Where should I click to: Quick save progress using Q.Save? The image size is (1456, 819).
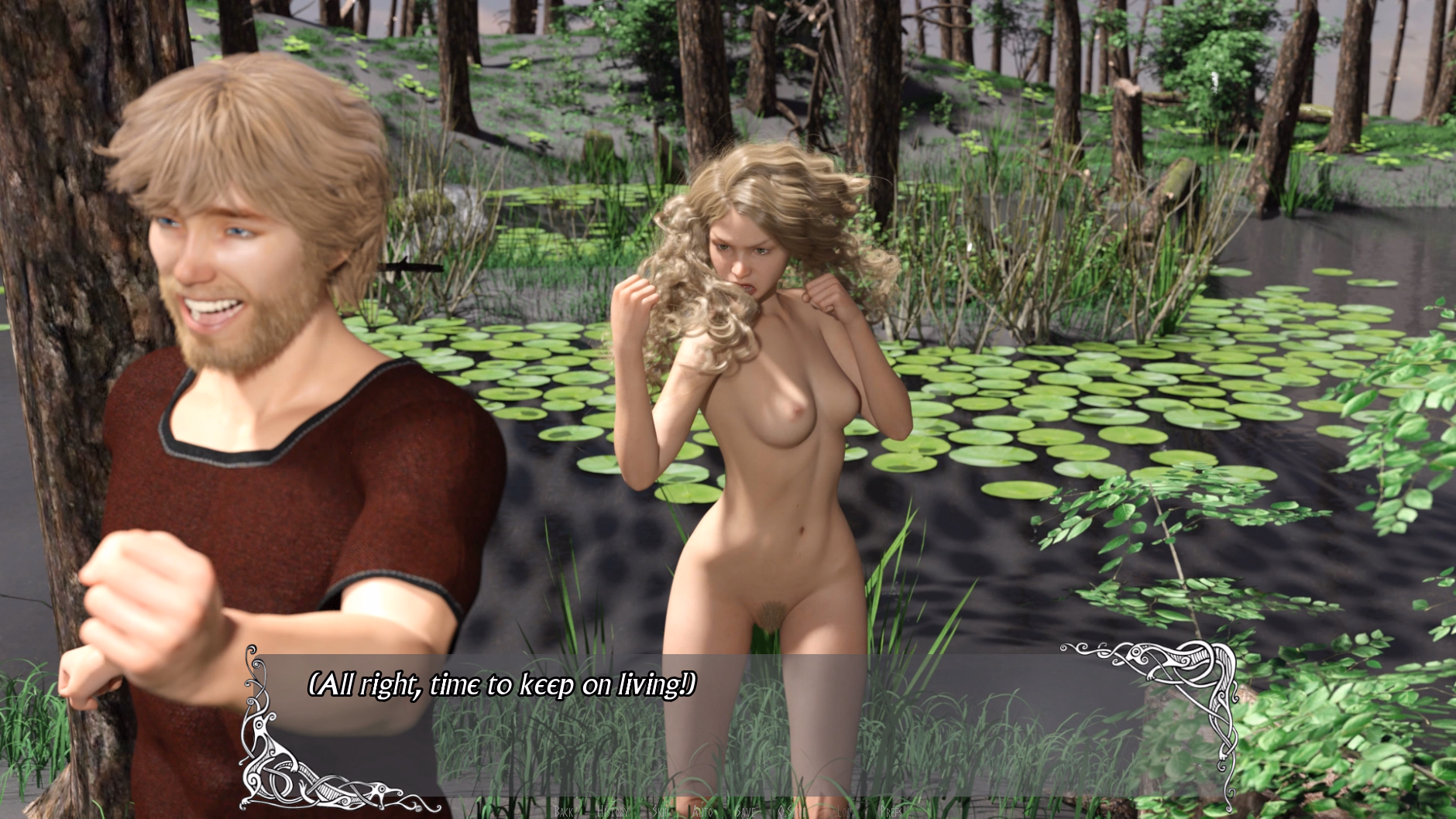[791, 810]
